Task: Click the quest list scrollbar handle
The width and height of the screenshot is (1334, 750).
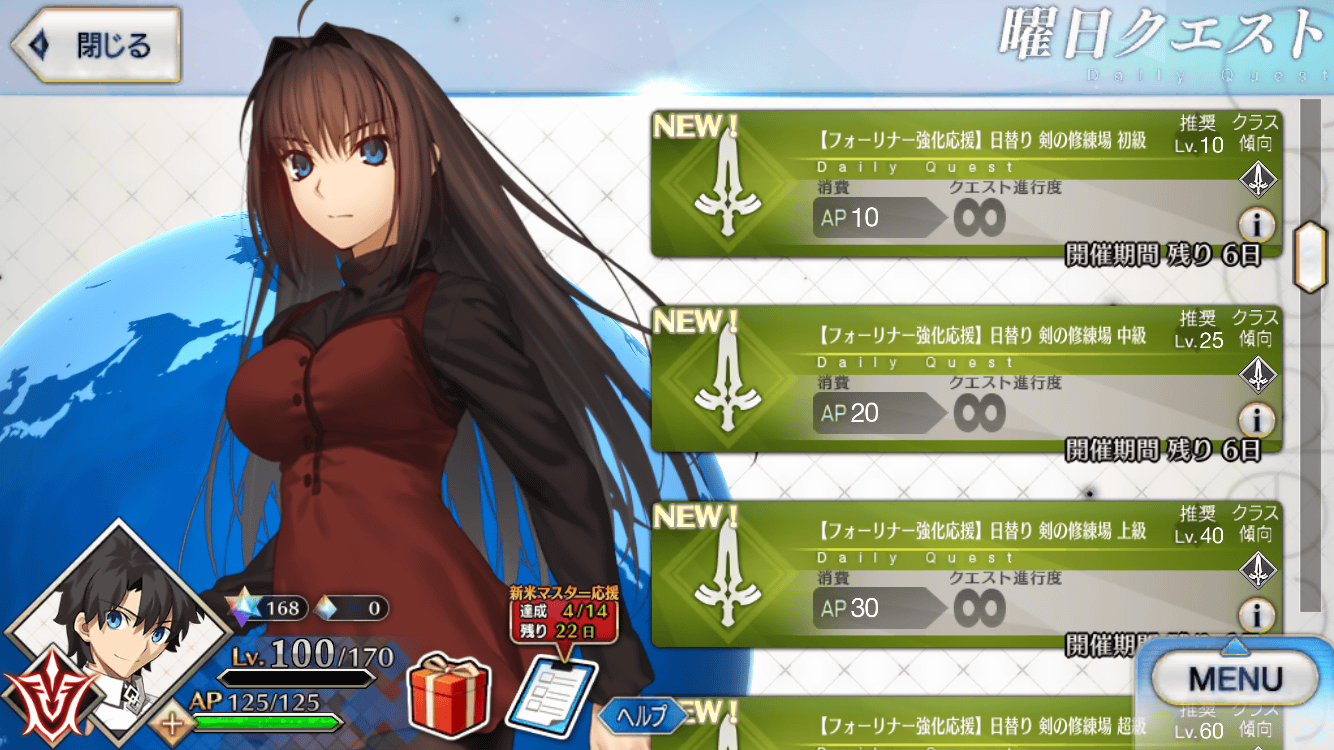Action: (1309, 256)
